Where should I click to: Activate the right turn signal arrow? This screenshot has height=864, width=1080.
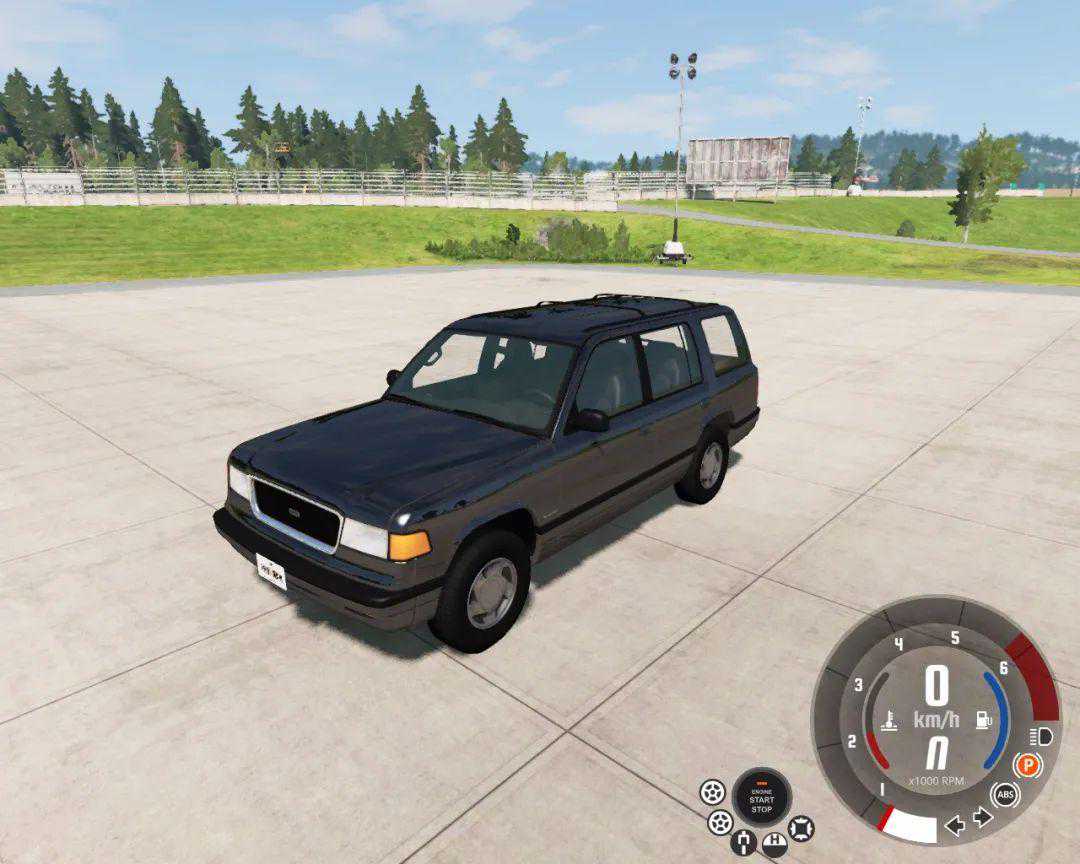tap(982, 818)
